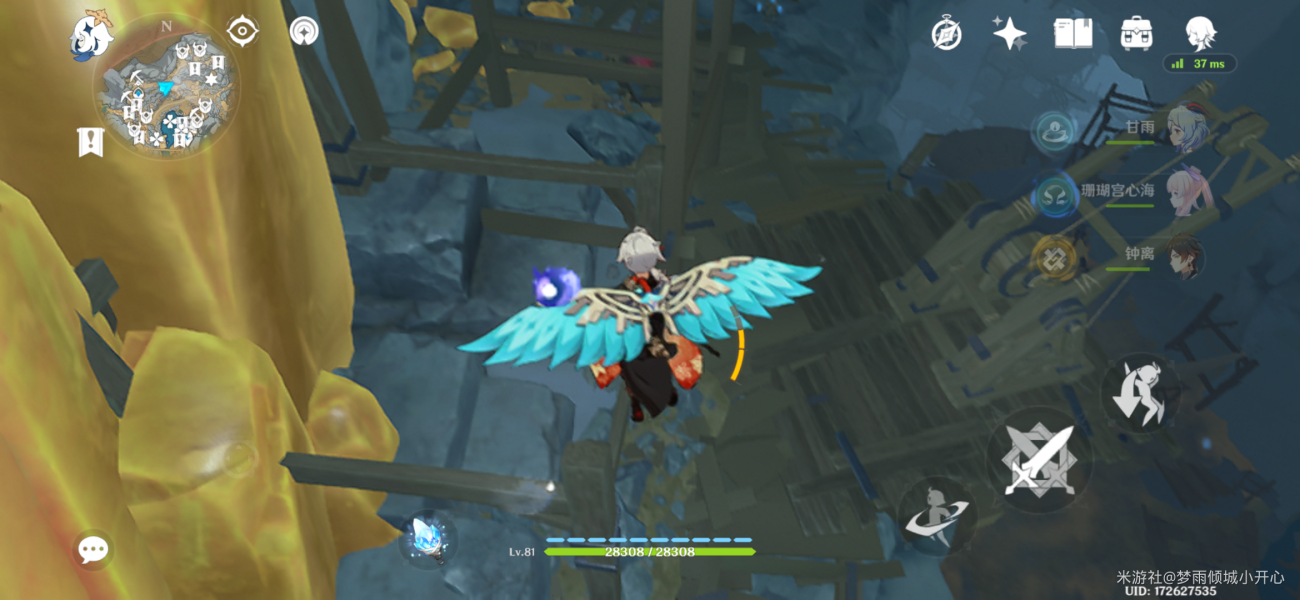Use the blue crystal gadget
This screenshot has width=1300, height=600.
(429, 538)
